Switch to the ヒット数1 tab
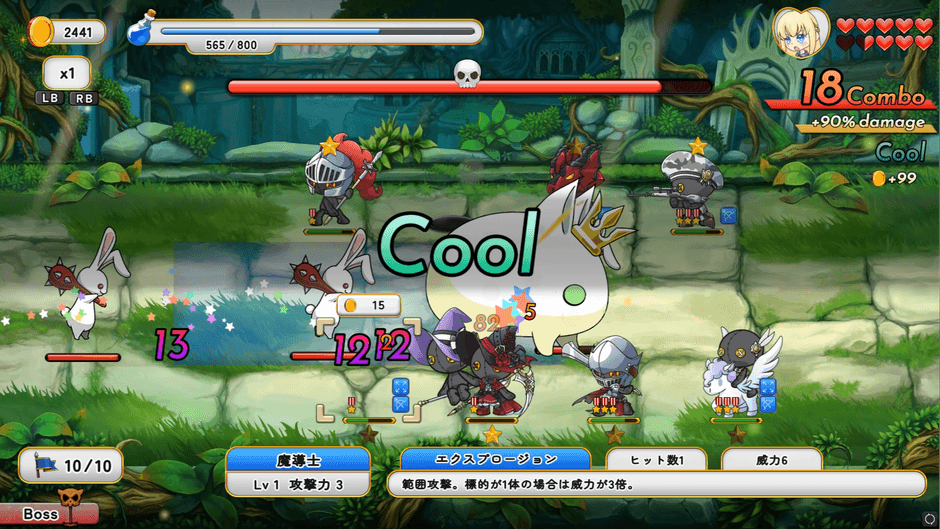 [x=656, y=460]
